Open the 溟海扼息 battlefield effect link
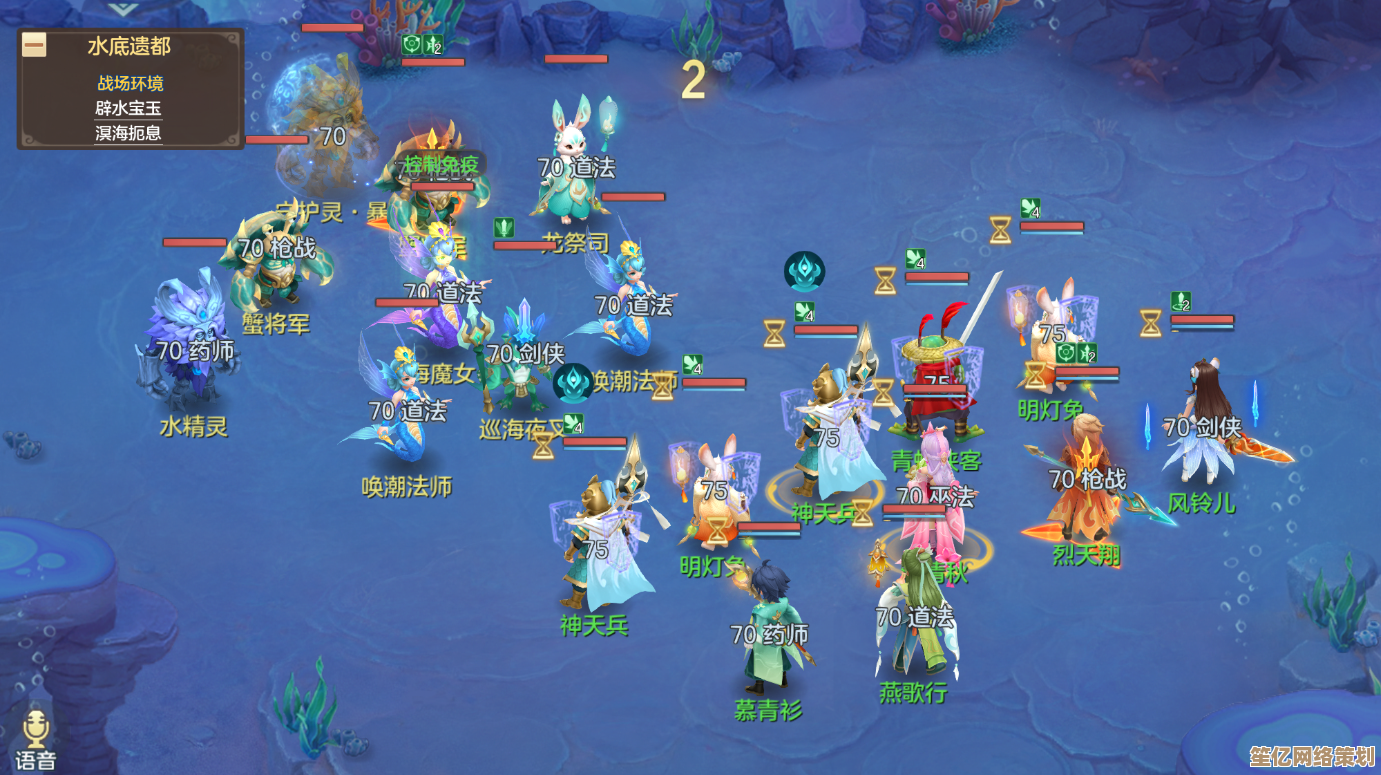Image resolution: width=1381 pixels, height=775 pixels. (129, 132)
